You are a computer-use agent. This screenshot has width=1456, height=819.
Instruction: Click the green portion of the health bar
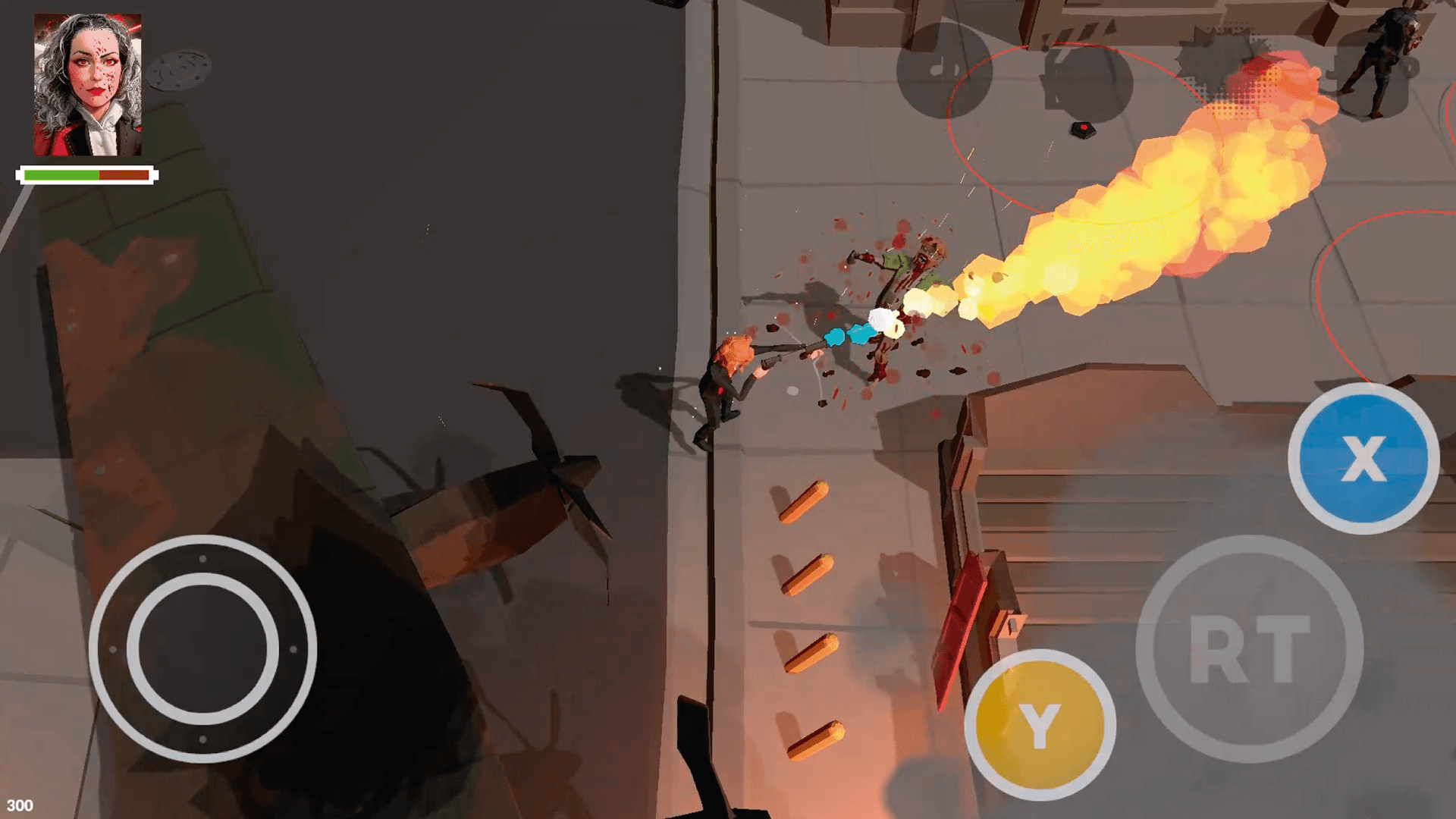[x=61, y=174]
